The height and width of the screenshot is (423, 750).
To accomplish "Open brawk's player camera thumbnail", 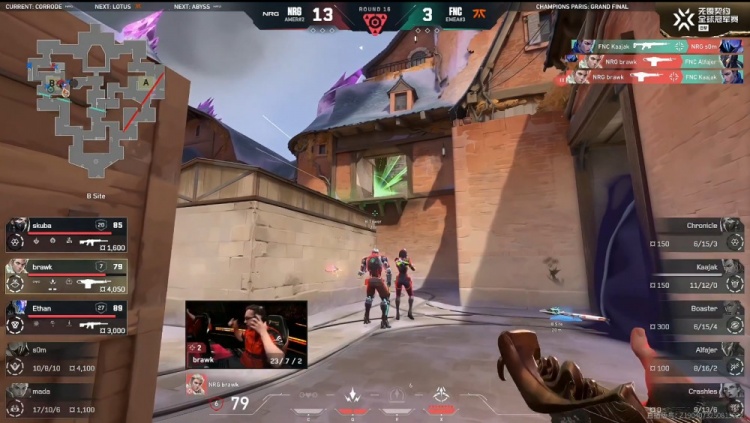I will (246, 334).
